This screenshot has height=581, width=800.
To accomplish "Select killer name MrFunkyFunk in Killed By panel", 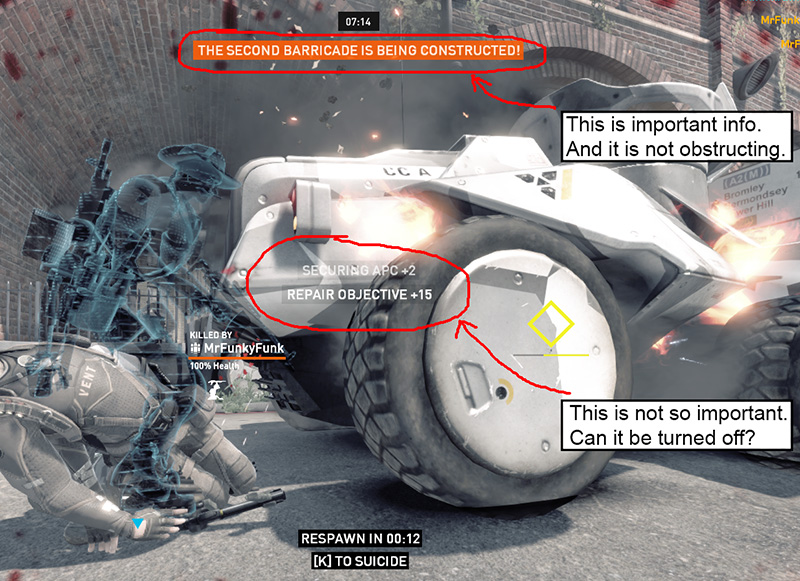I will coord(242,347).
